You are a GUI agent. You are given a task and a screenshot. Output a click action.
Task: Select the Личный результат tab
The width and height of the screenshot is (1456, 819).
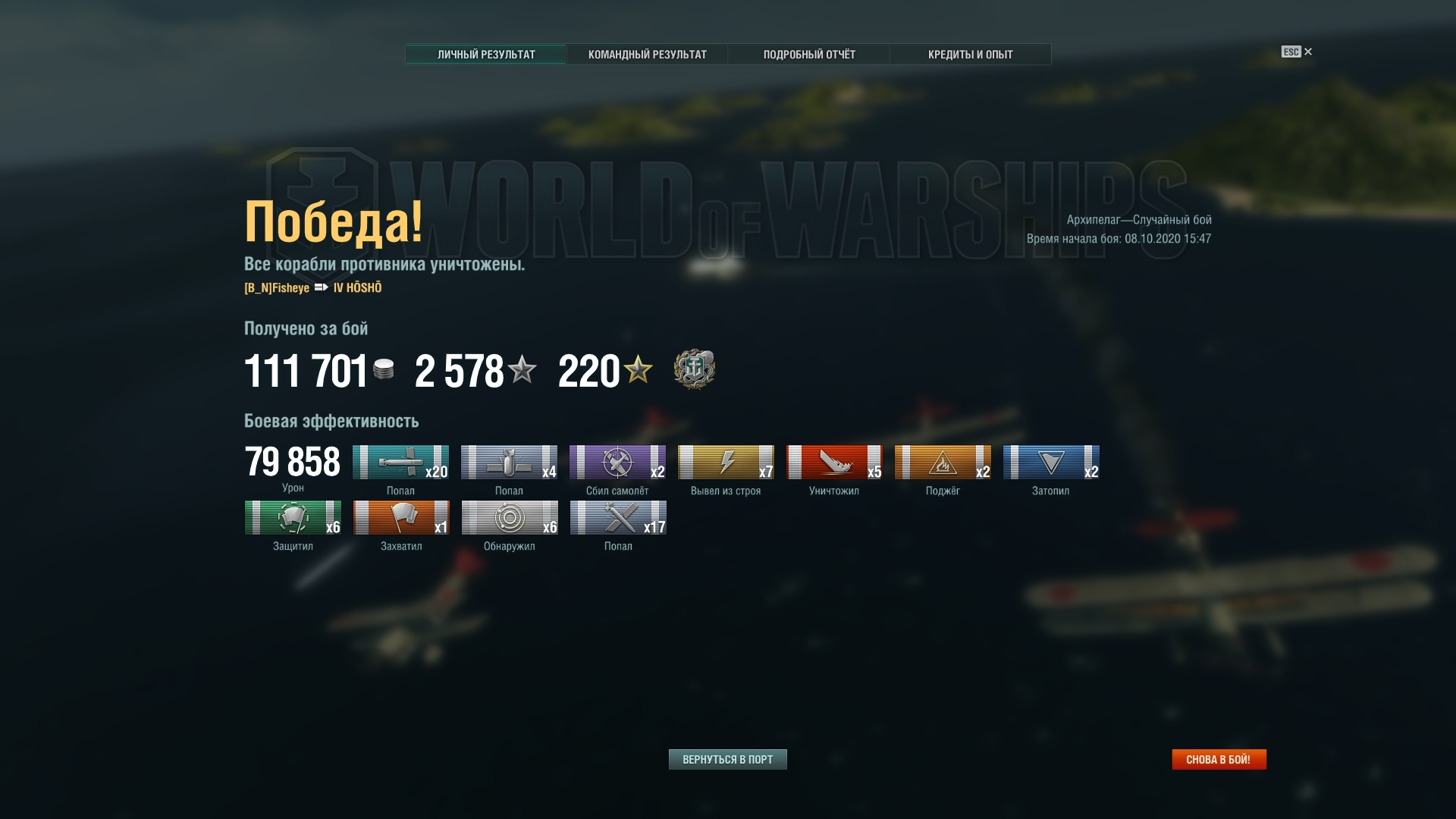point(486,55)
